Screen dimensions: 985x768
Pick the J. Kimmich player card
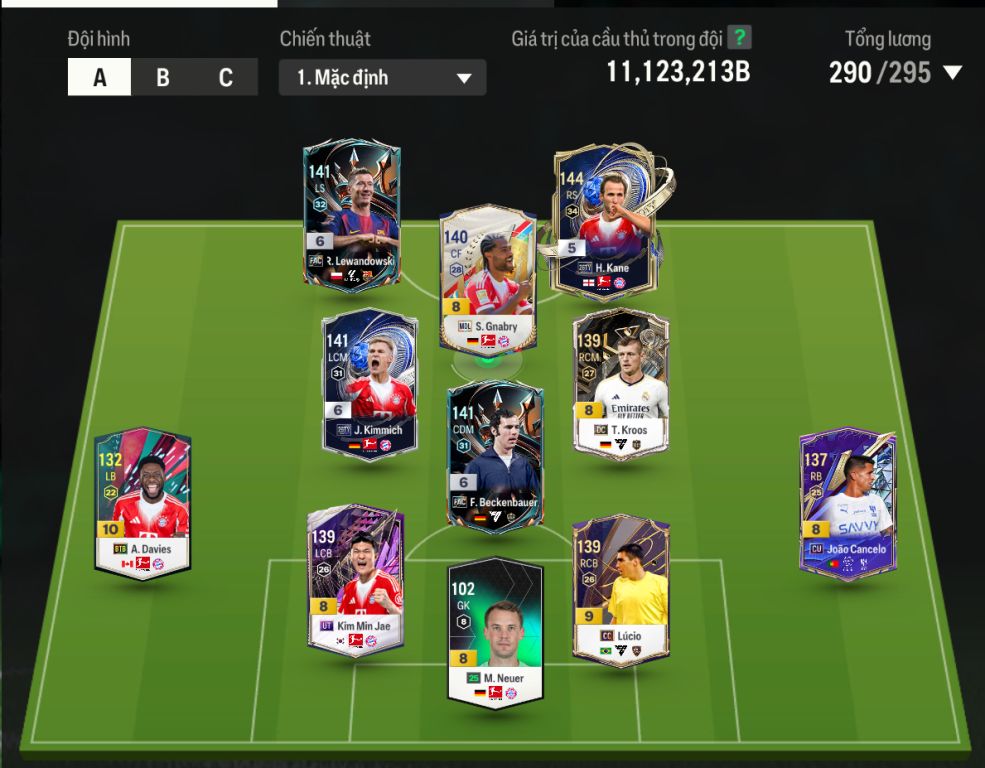tap(369, 384)
